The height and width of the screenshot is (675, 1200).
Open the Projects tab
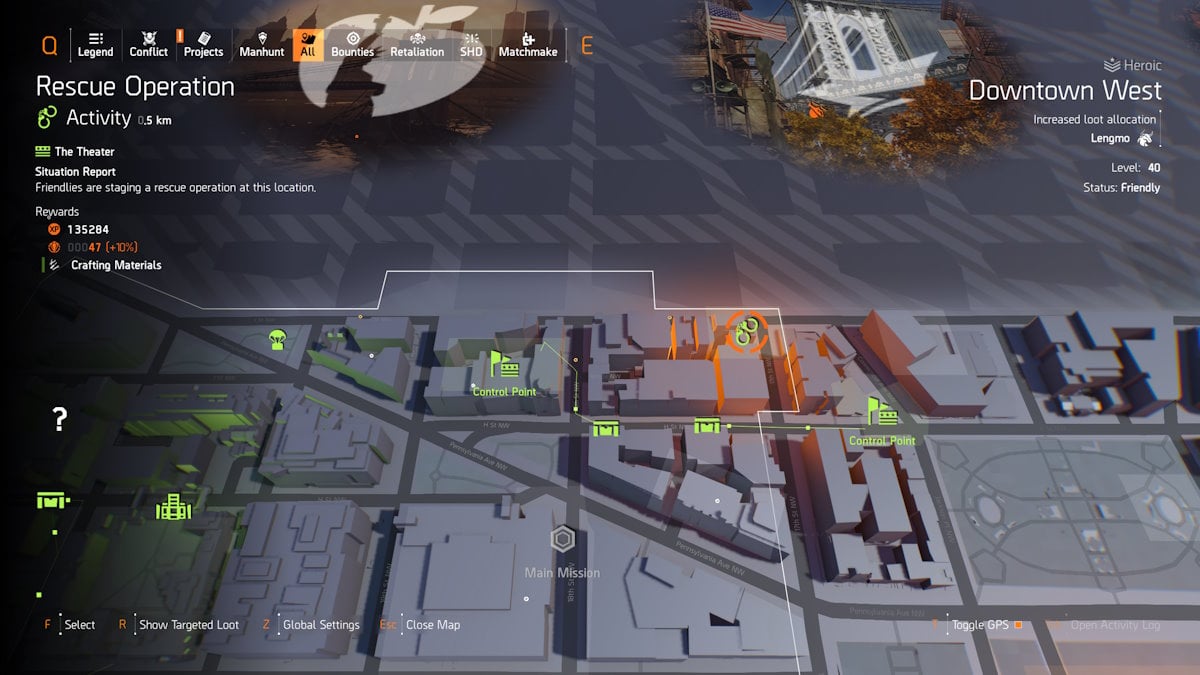click(203, 44)
